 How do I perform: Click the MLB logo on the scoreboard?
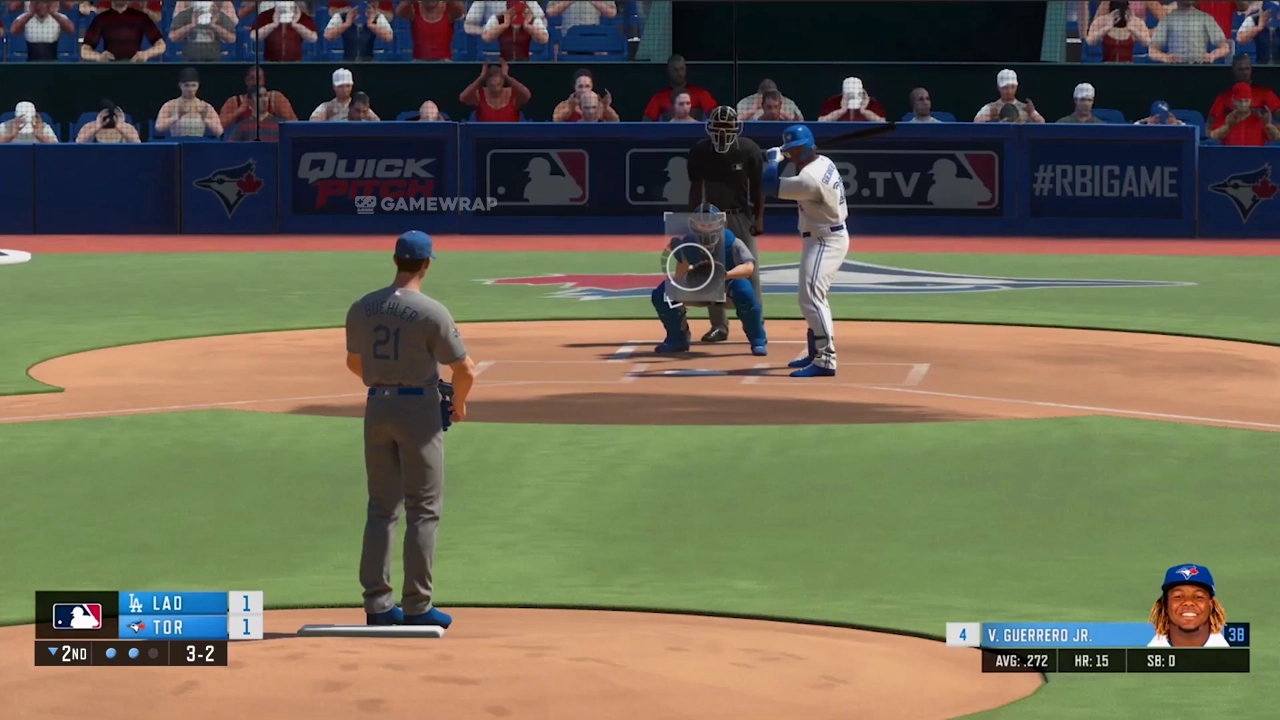click(x=77, y=615)
